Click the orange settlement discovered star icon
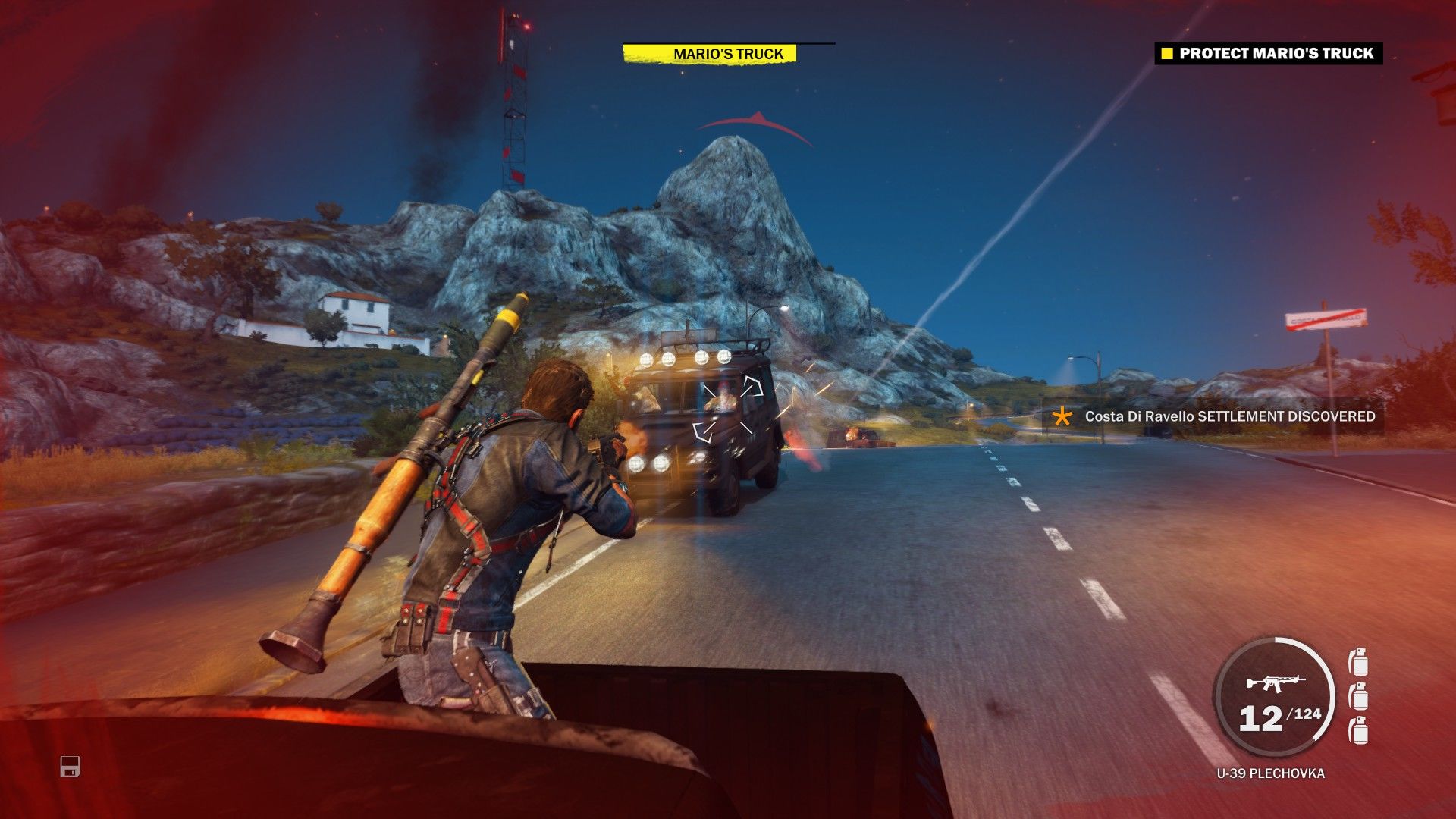1456x819 pixels. (x=1061, y=416)
